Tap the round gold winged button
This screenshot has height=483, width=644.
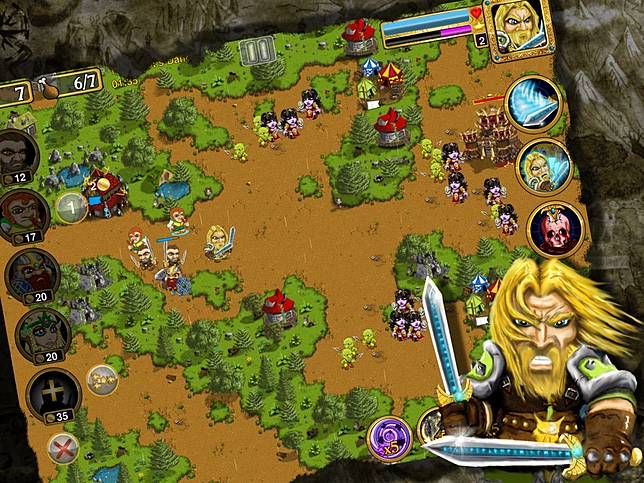[x=102, y=378]
